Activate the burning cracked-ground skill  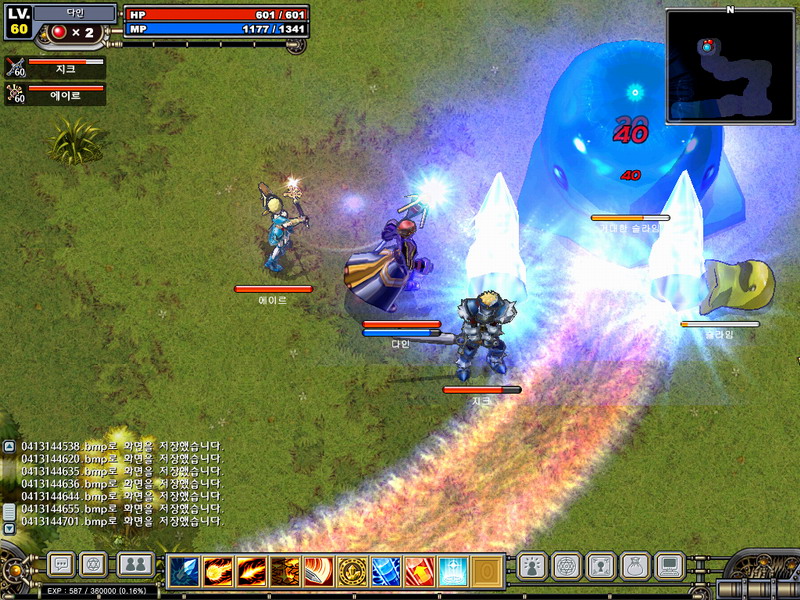pos(285,571)
